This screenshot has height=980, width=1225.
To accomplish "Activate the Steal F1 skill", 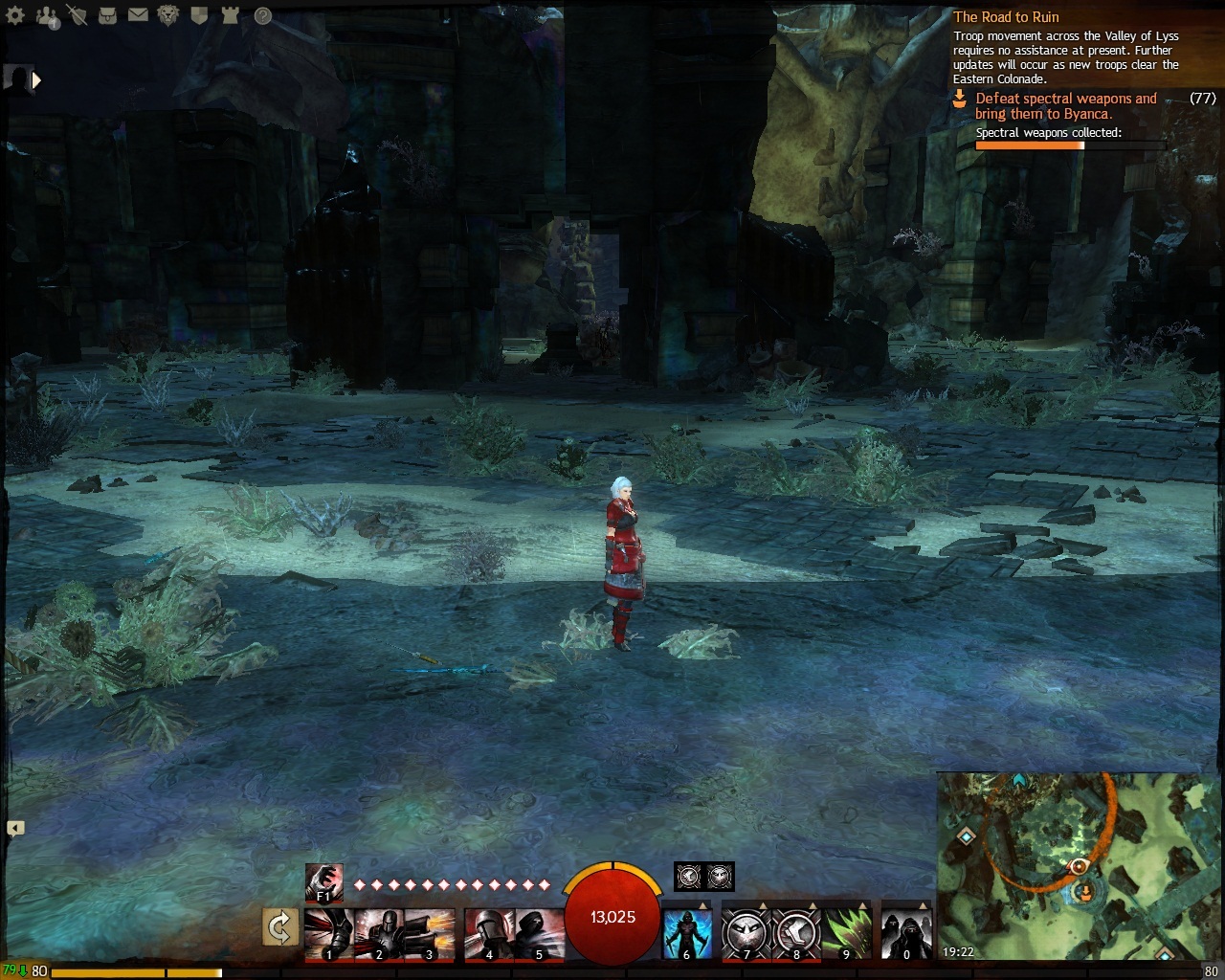I will 323,882.
